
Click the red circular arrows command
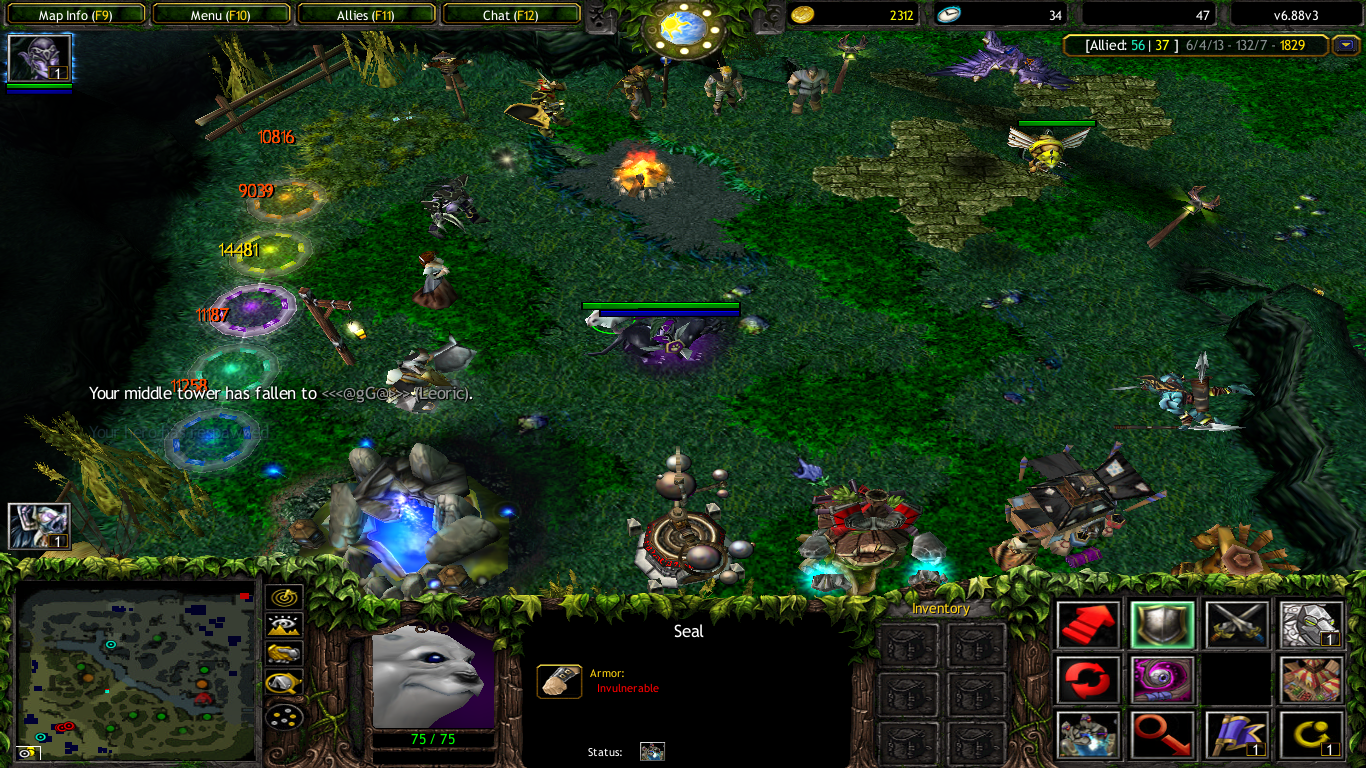1088,680
